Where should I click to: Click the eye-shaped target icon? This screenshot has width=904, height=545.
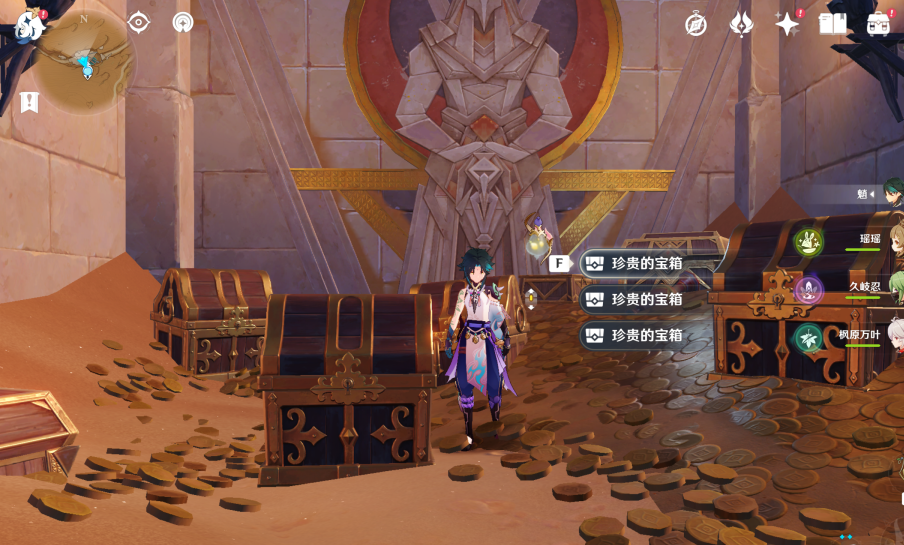pos(139,22)
